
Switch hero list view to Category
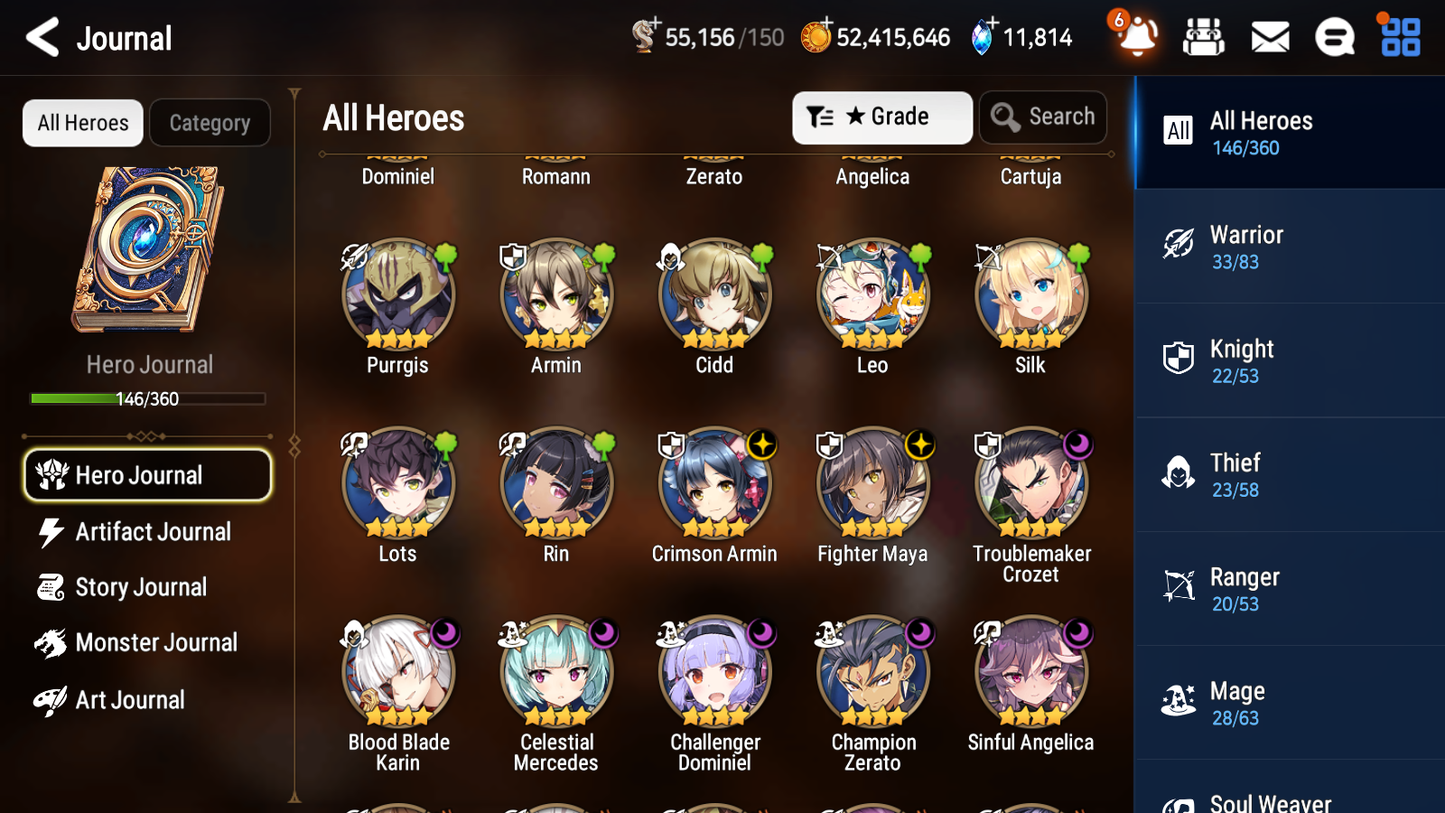pos(209,122)
